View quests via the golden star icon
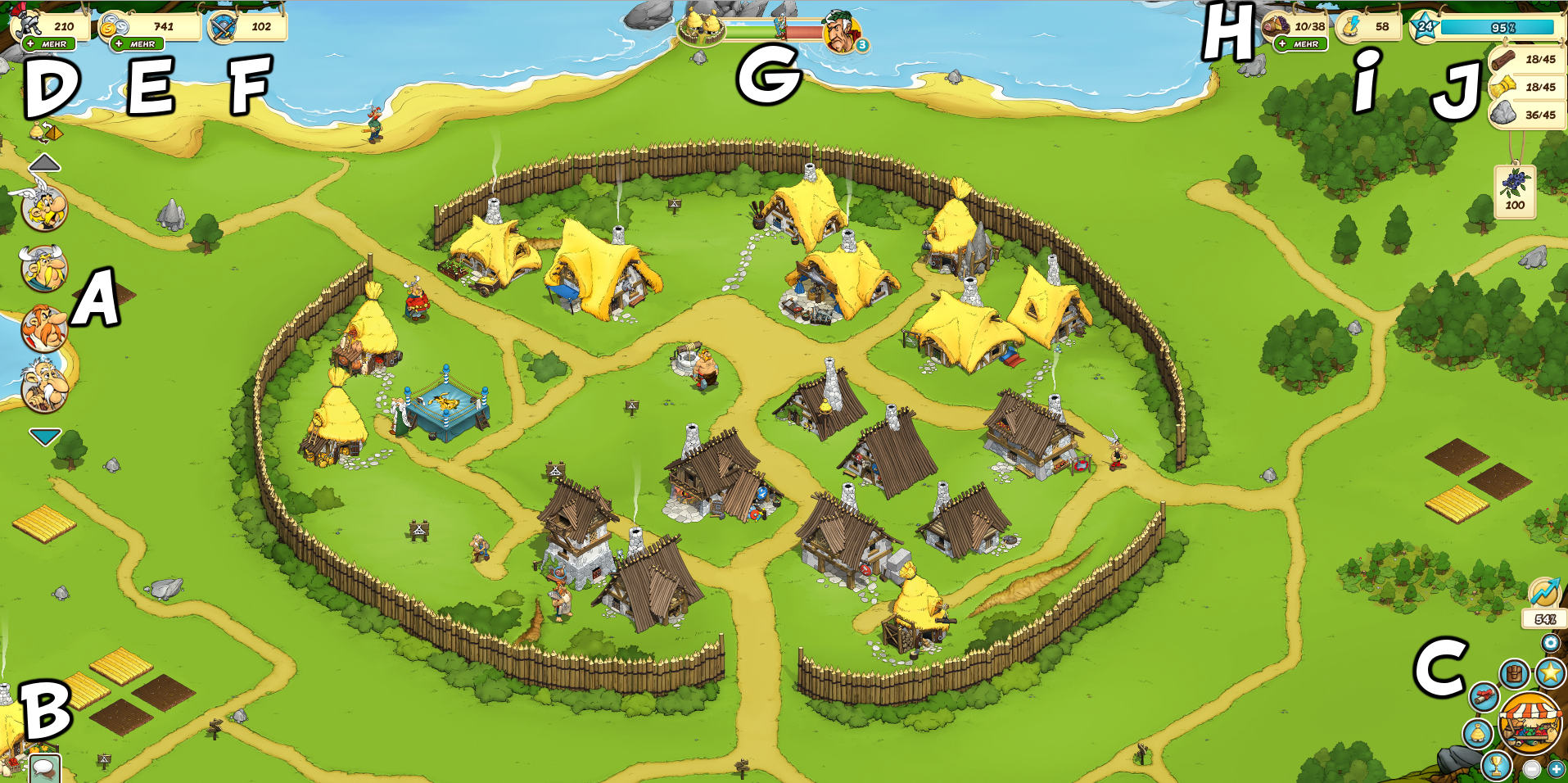Viewport: 1568px width, 783px height. coord(1552,672)
